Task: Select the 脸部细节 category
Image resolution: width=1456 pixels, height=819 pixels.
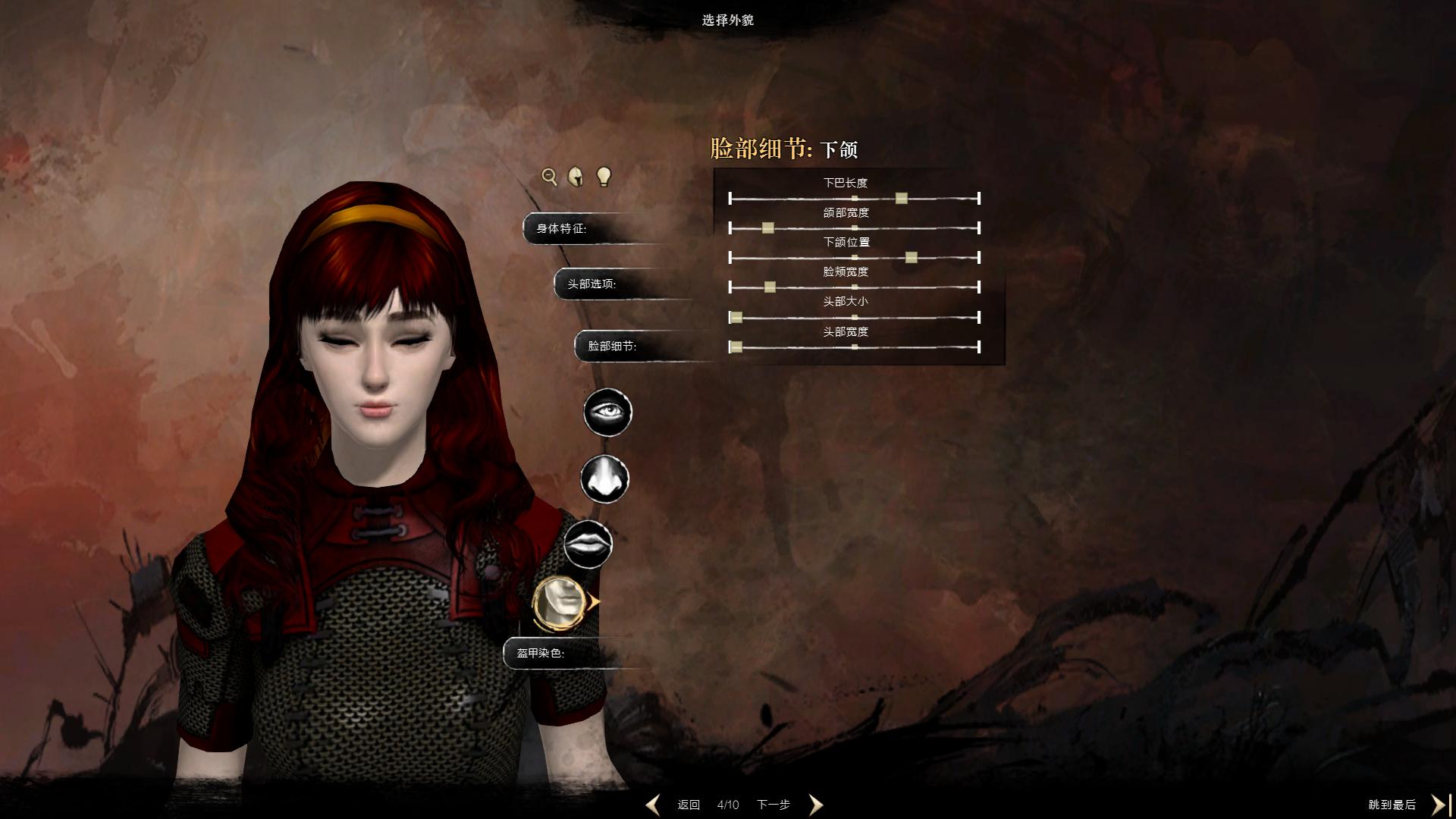Action: click(613, 346)
